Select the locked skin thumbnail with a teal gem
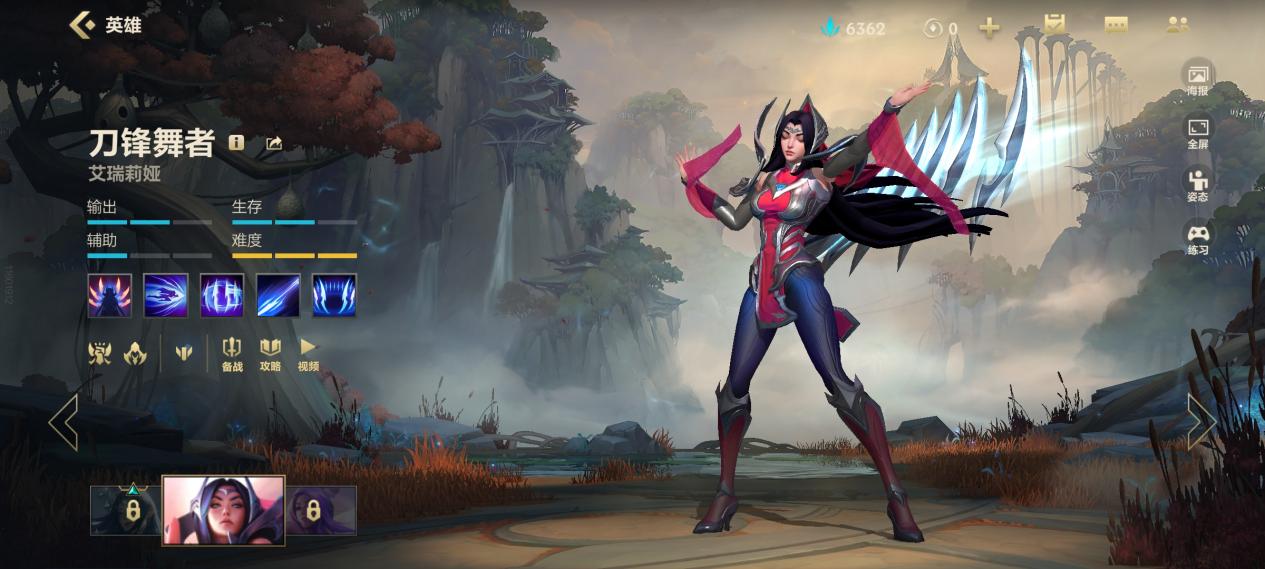 click(126, 510)
